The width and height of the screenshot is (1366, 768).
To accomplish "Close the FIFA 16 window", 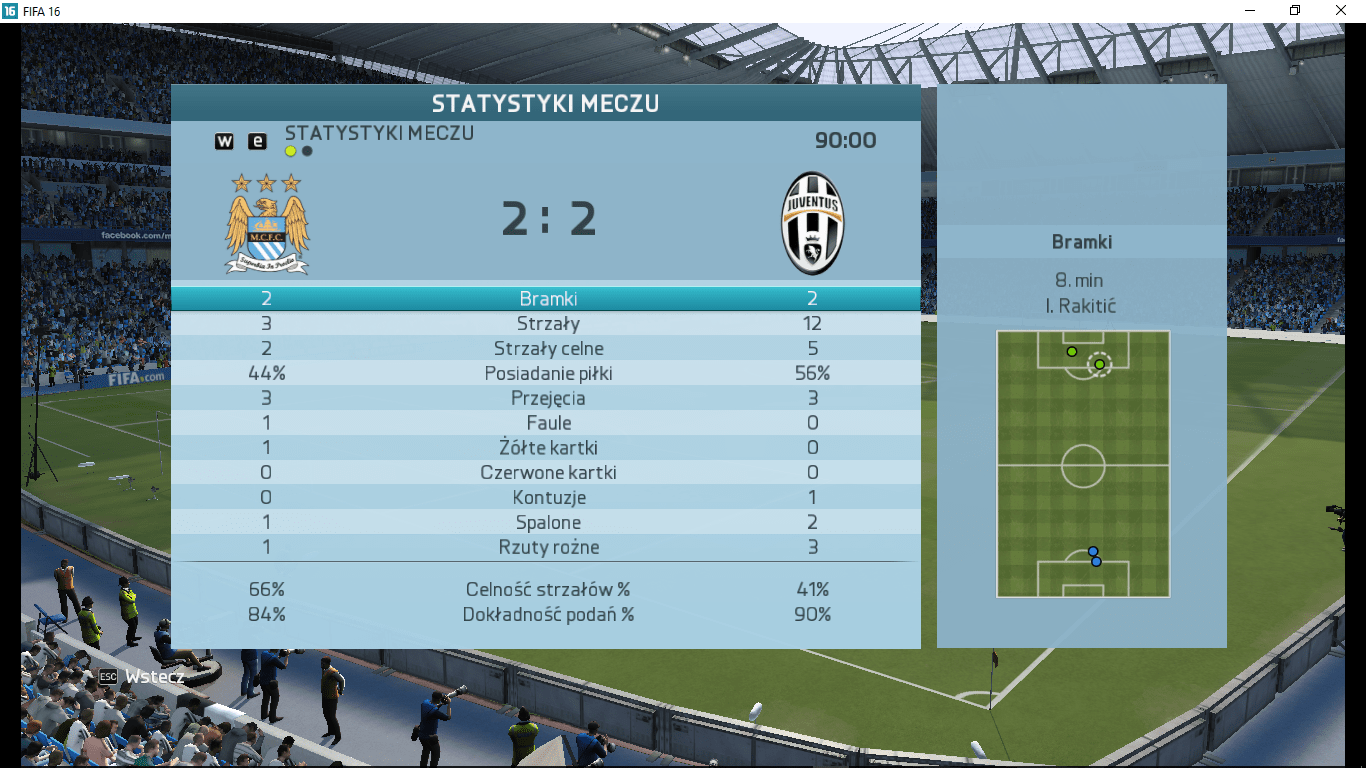I will coord(1341,10).
